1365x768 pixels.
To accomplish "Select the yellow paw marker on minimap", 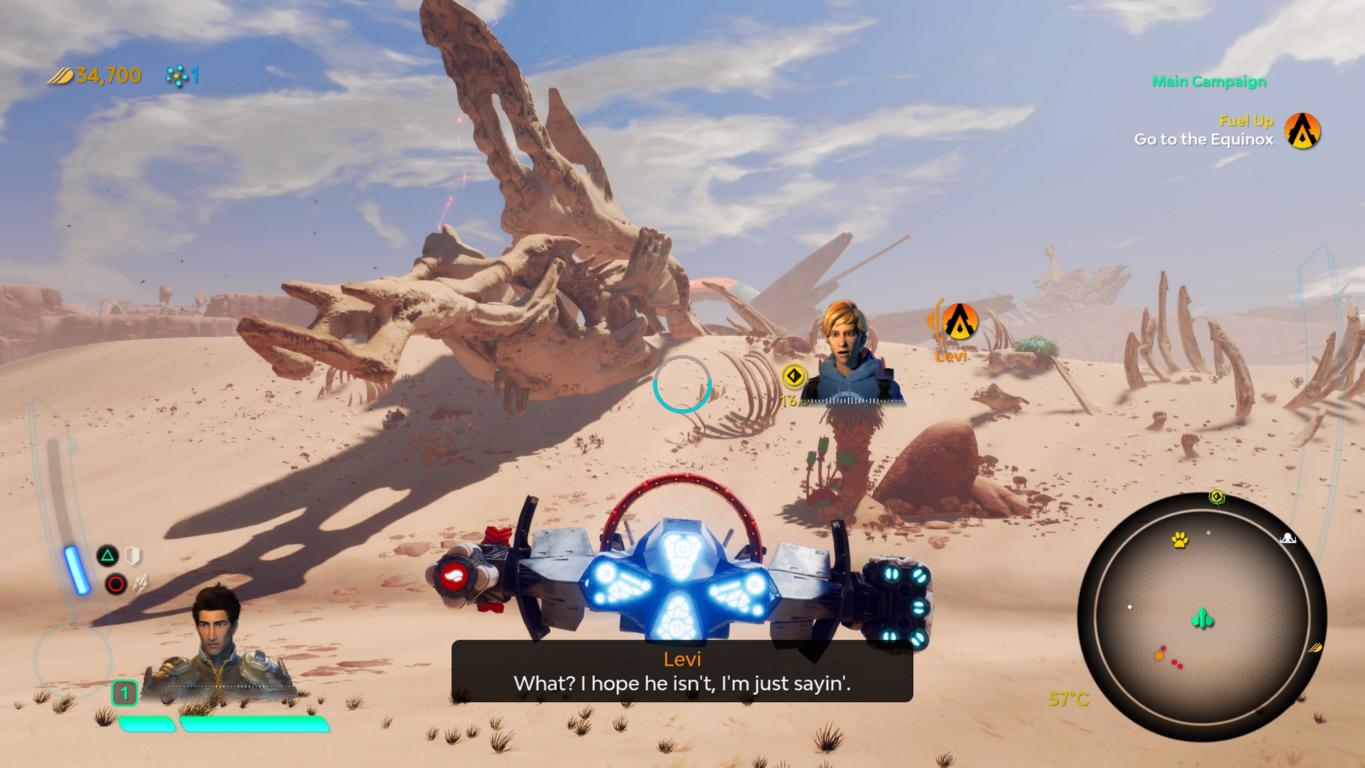I will (1180, 540).
